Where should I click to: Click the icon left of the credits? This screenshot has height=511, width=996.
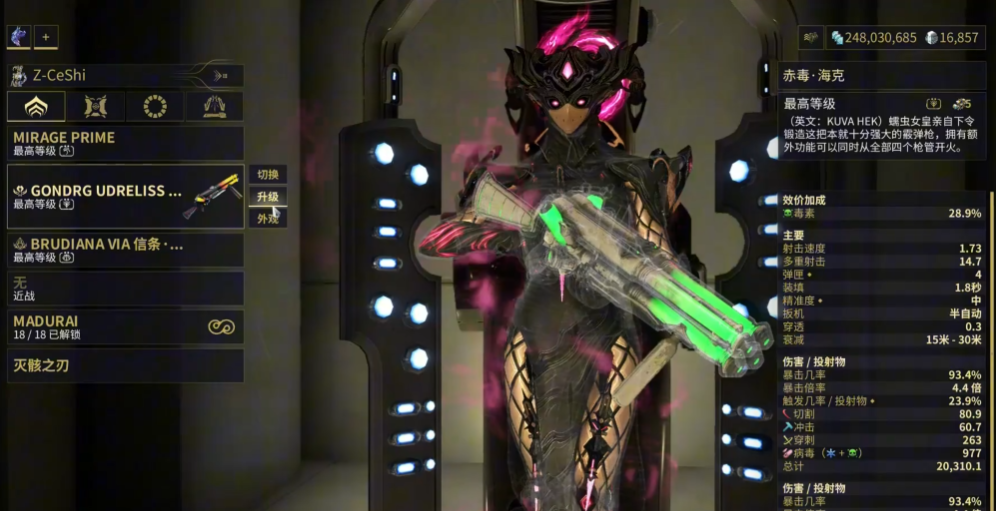(x=811, y=37)
